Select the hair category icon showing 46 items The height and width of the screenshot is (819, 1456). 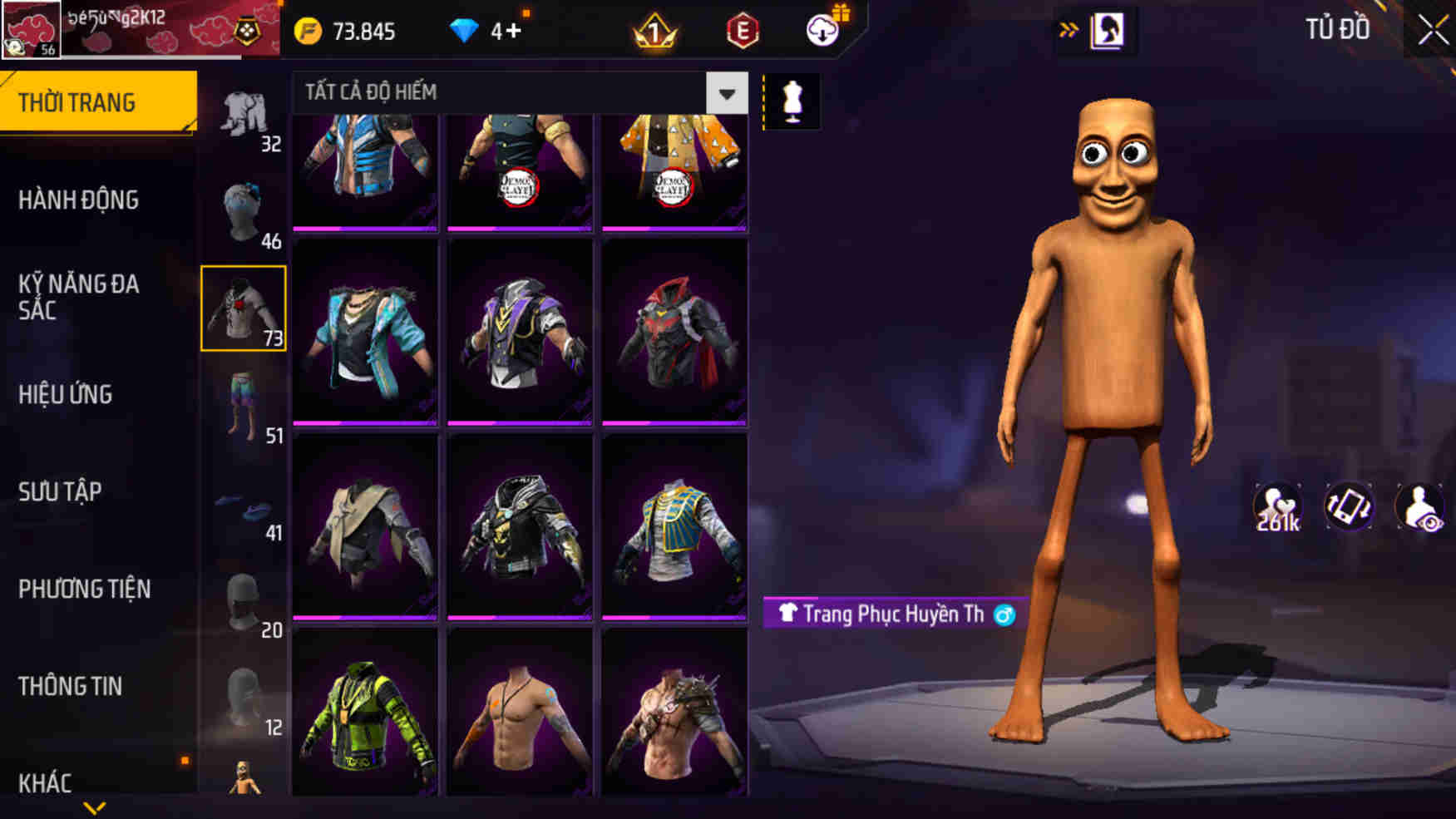pos(244,208)
